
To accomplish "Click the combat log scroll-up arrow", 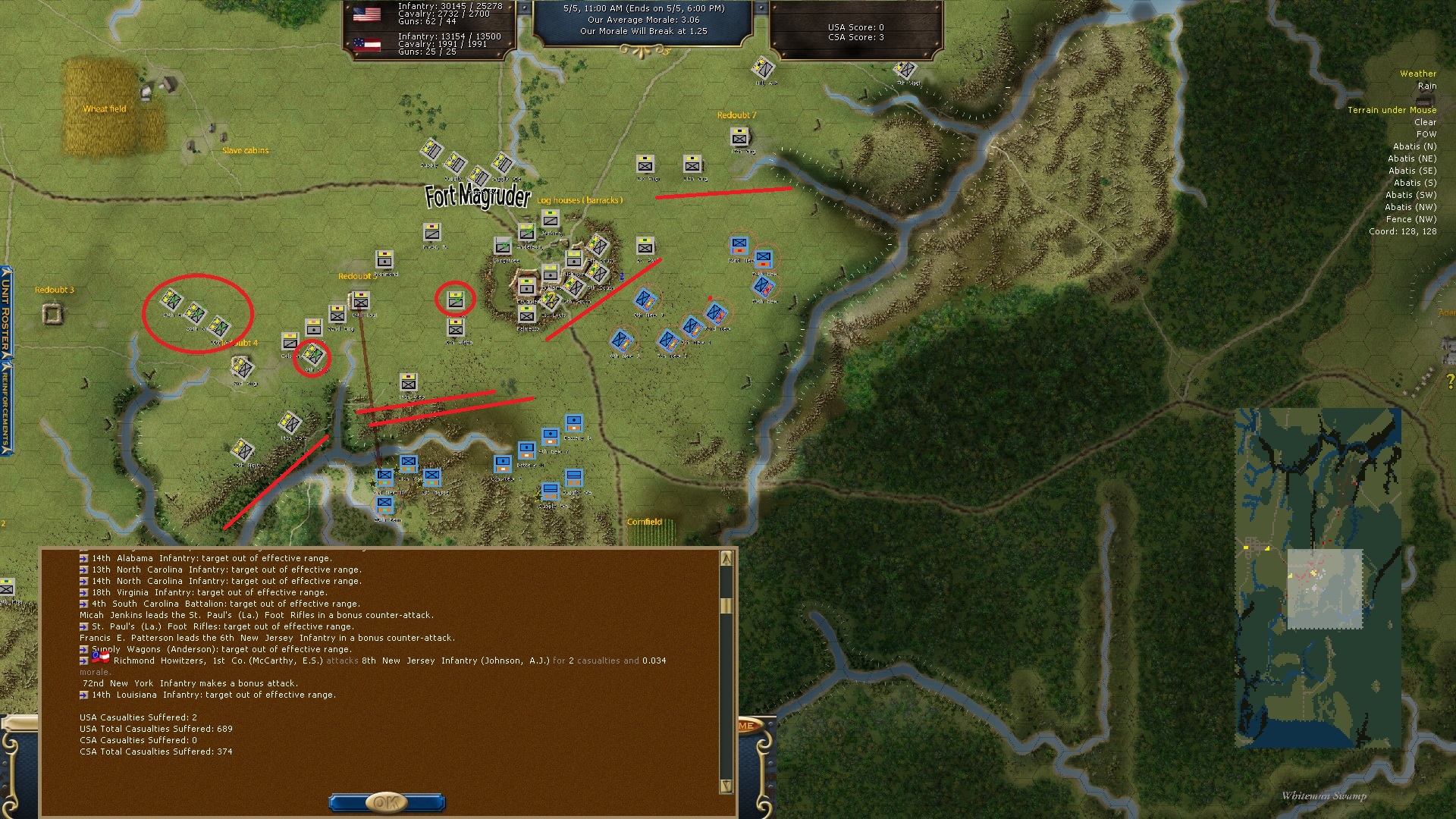I will [x=726, y=559].
